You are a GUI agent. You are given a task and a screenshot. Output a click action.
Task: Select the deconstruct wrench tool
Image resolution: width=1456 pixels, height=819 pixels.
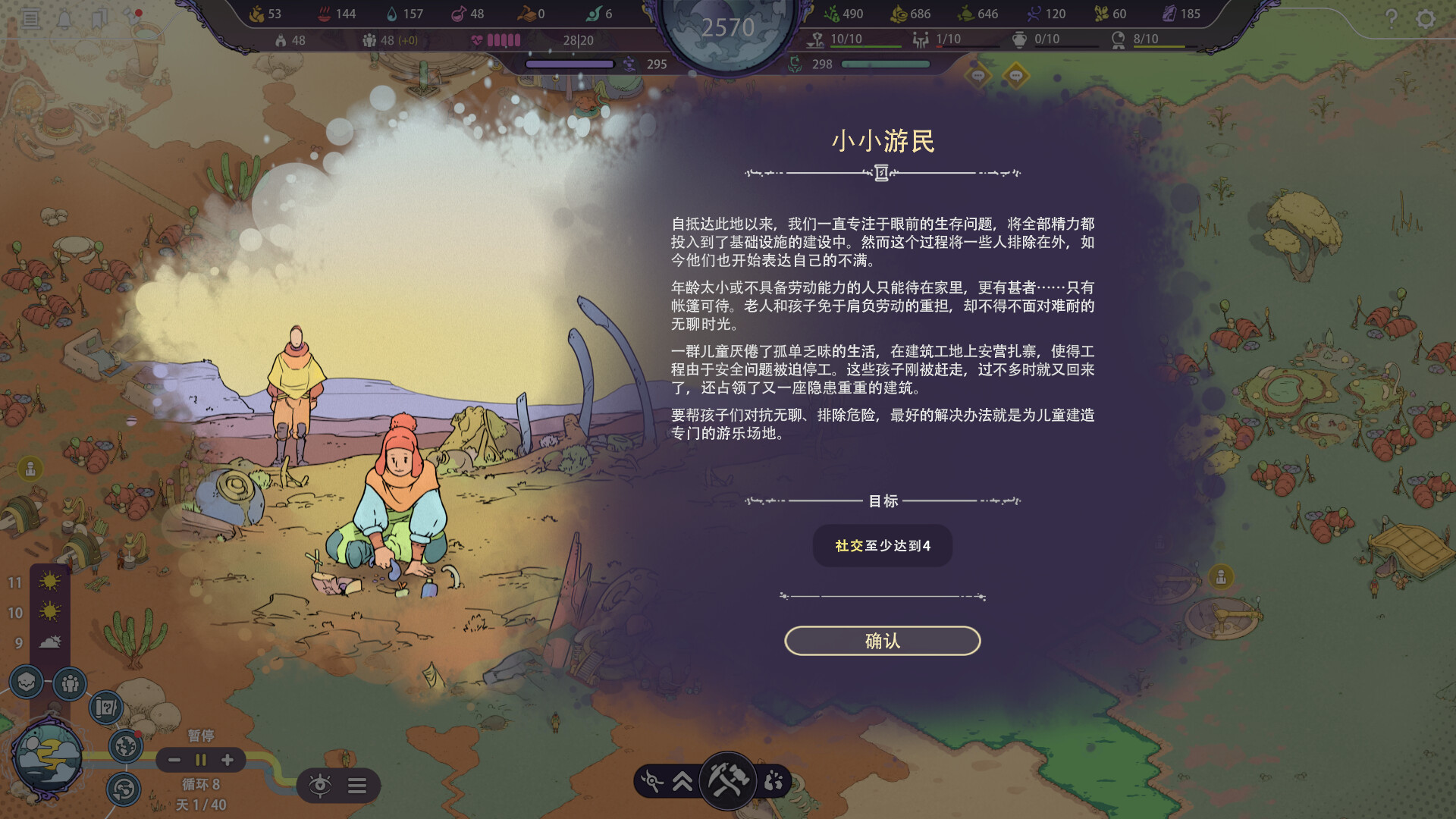point(652,780)
